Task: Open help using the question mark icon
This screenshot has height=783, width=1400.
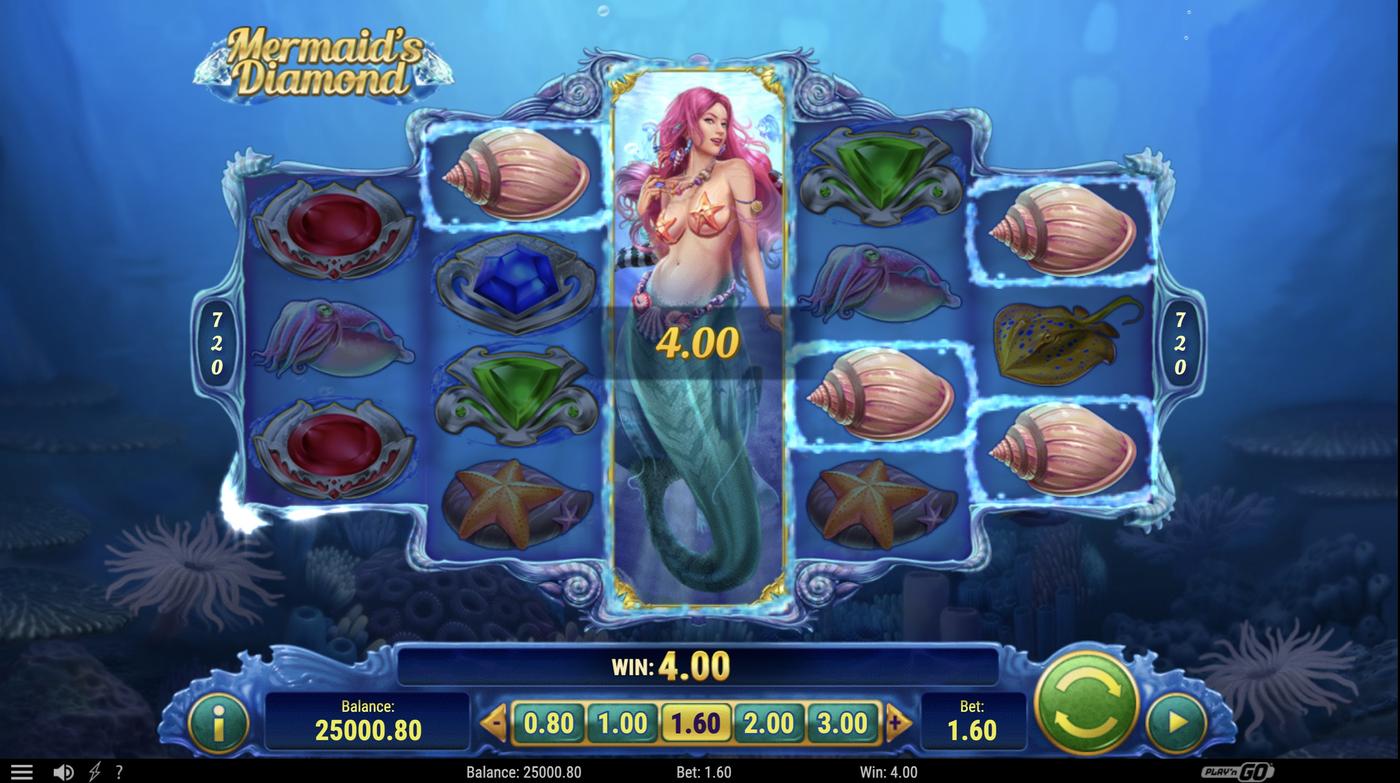Action: pyautogui.click(x=119, y=770)
